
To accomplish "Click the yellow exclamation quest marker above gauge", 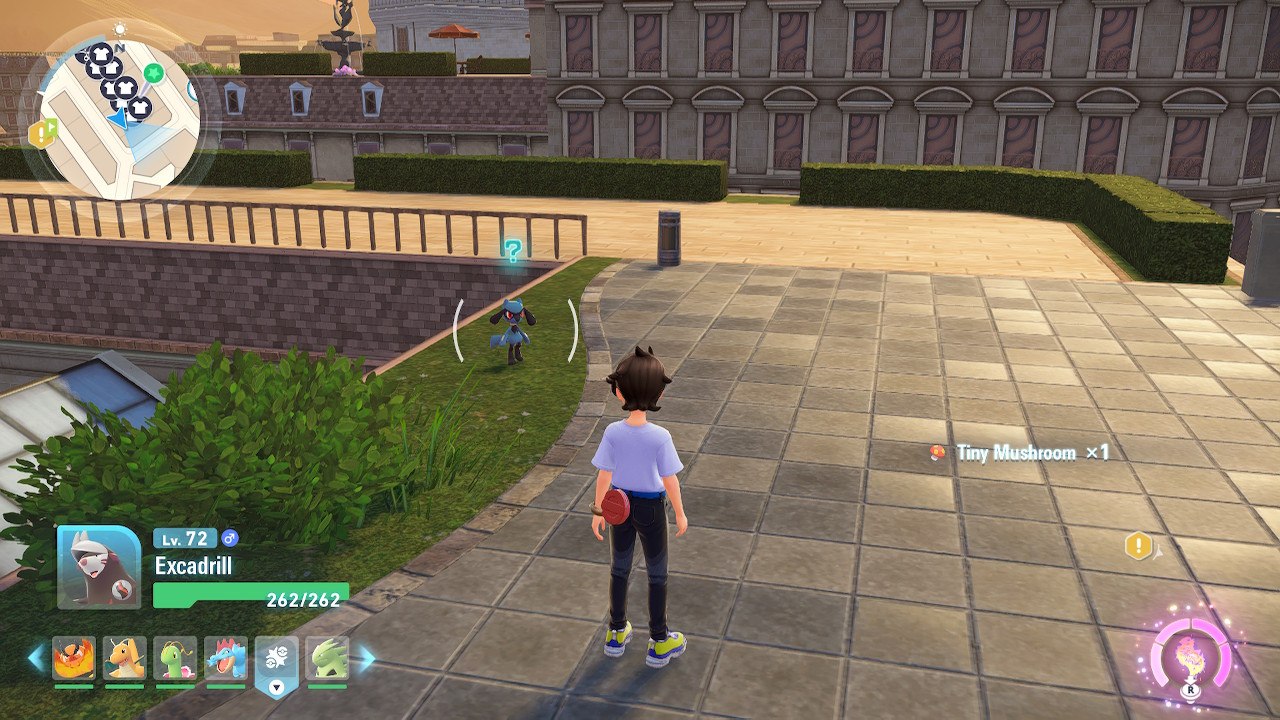I will [1138, 546].
